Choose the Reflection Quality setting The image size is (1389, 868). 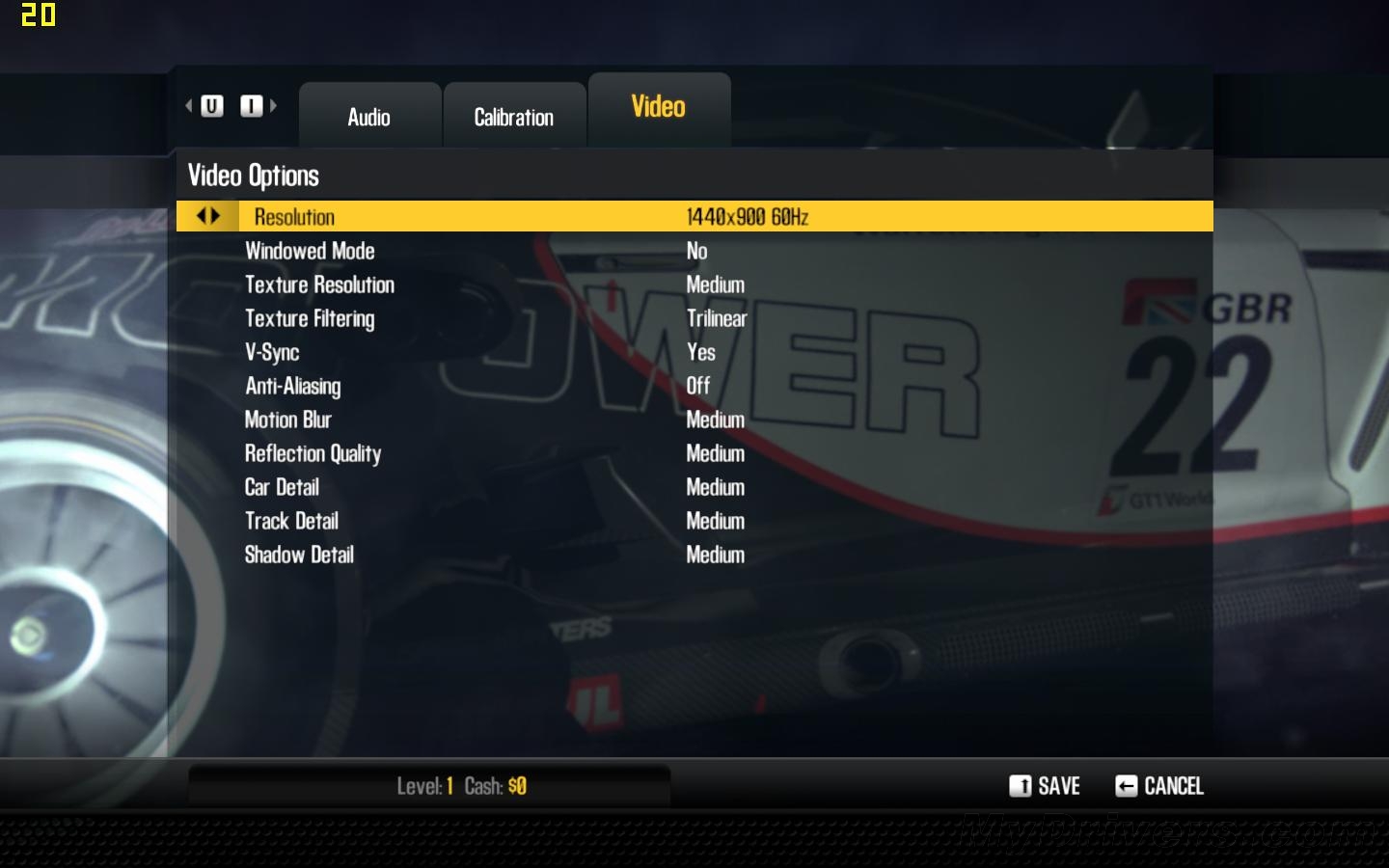(x=313, y=453)
